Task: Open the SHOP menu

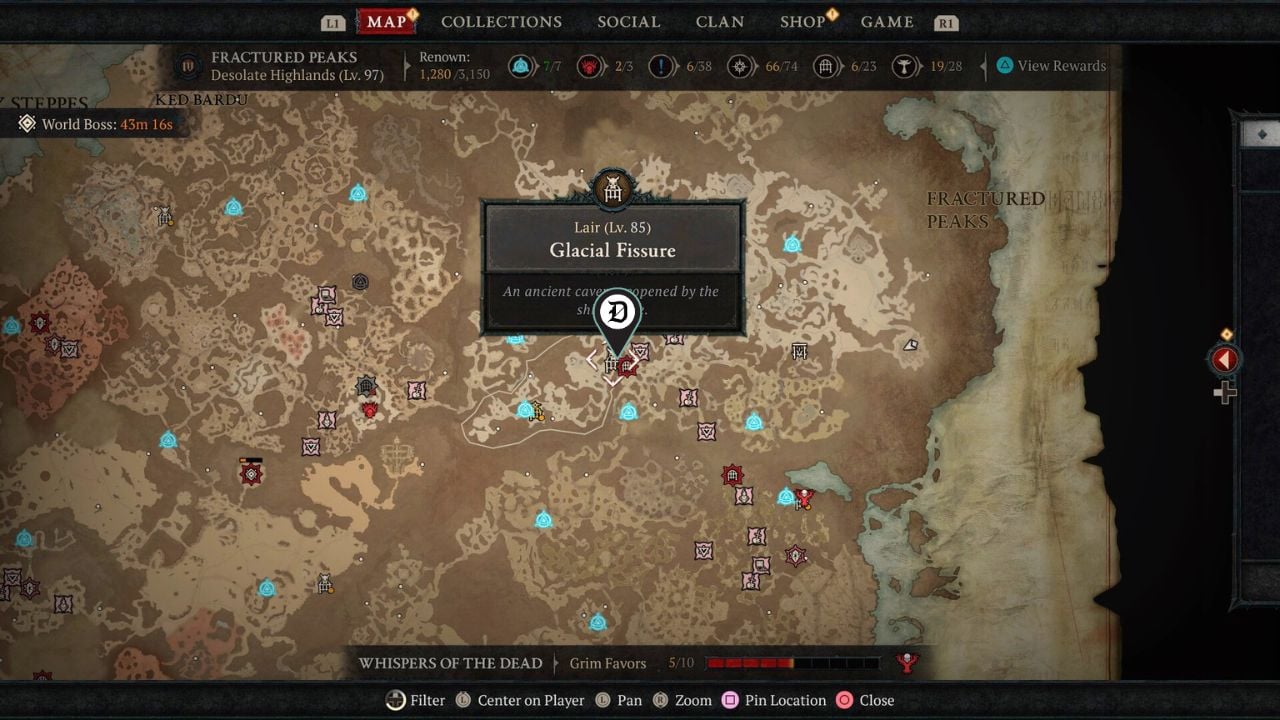Action: pyautogui.click(x=801, y=21)
